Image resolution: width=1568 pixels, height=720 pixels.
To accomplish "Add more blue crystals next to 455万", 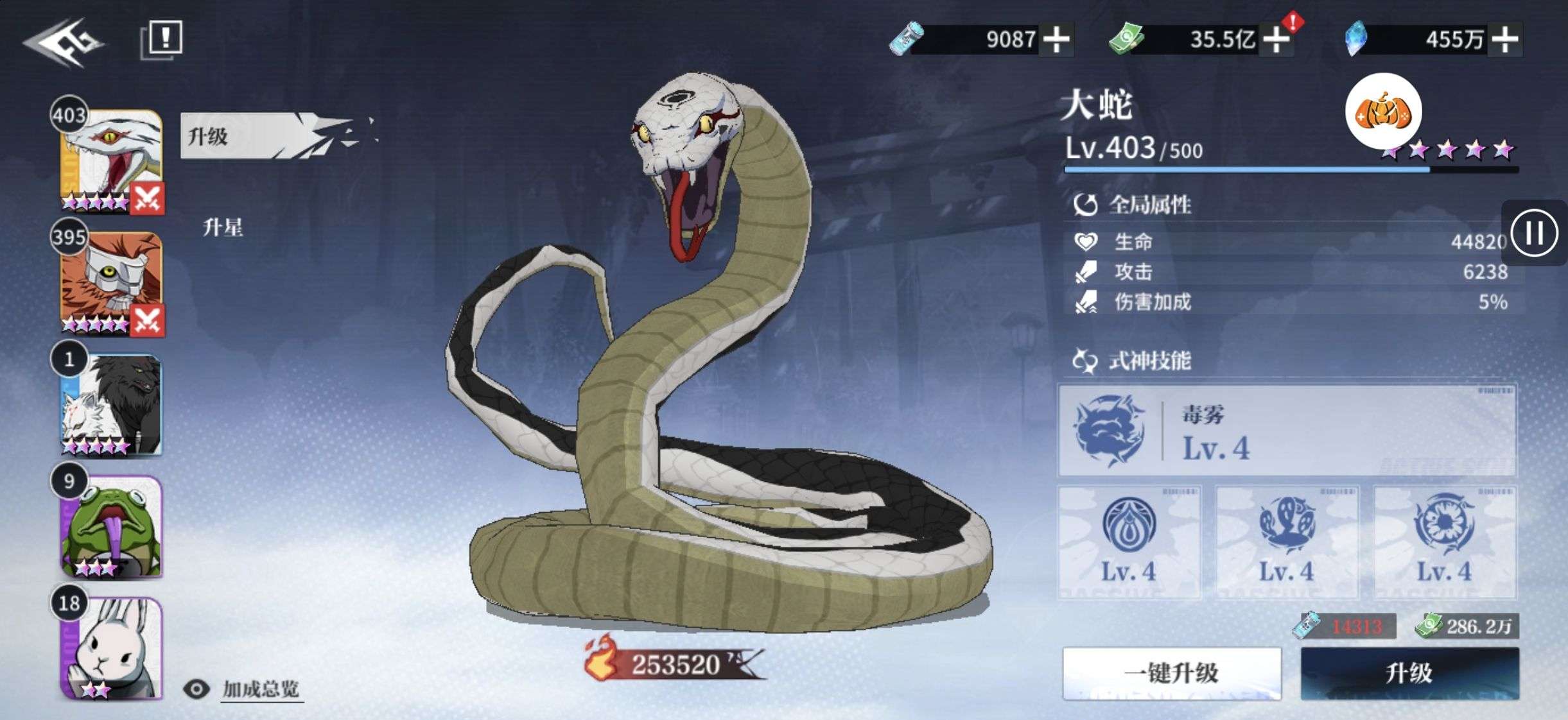I will [1504, 40].
